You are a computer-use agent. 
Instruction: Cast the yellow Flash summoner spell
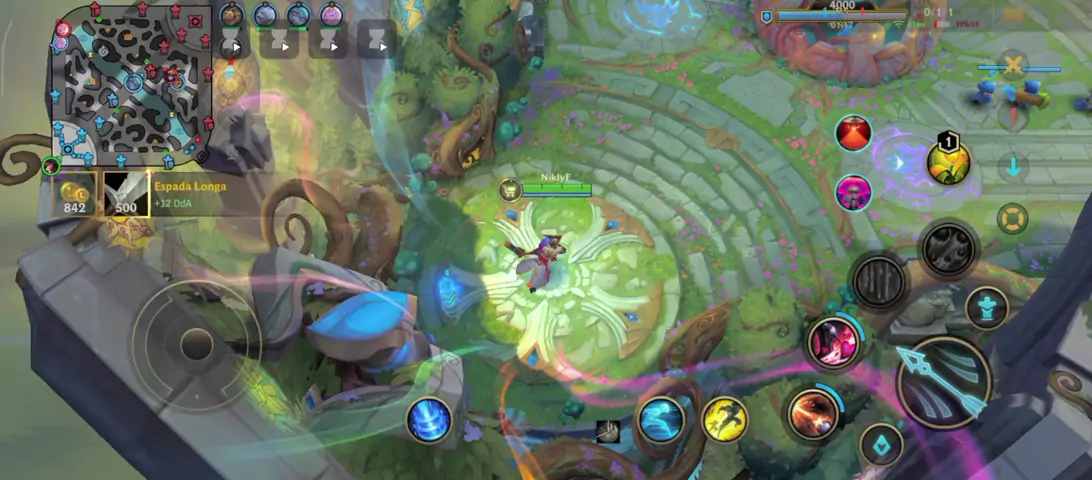click(725, 419)
